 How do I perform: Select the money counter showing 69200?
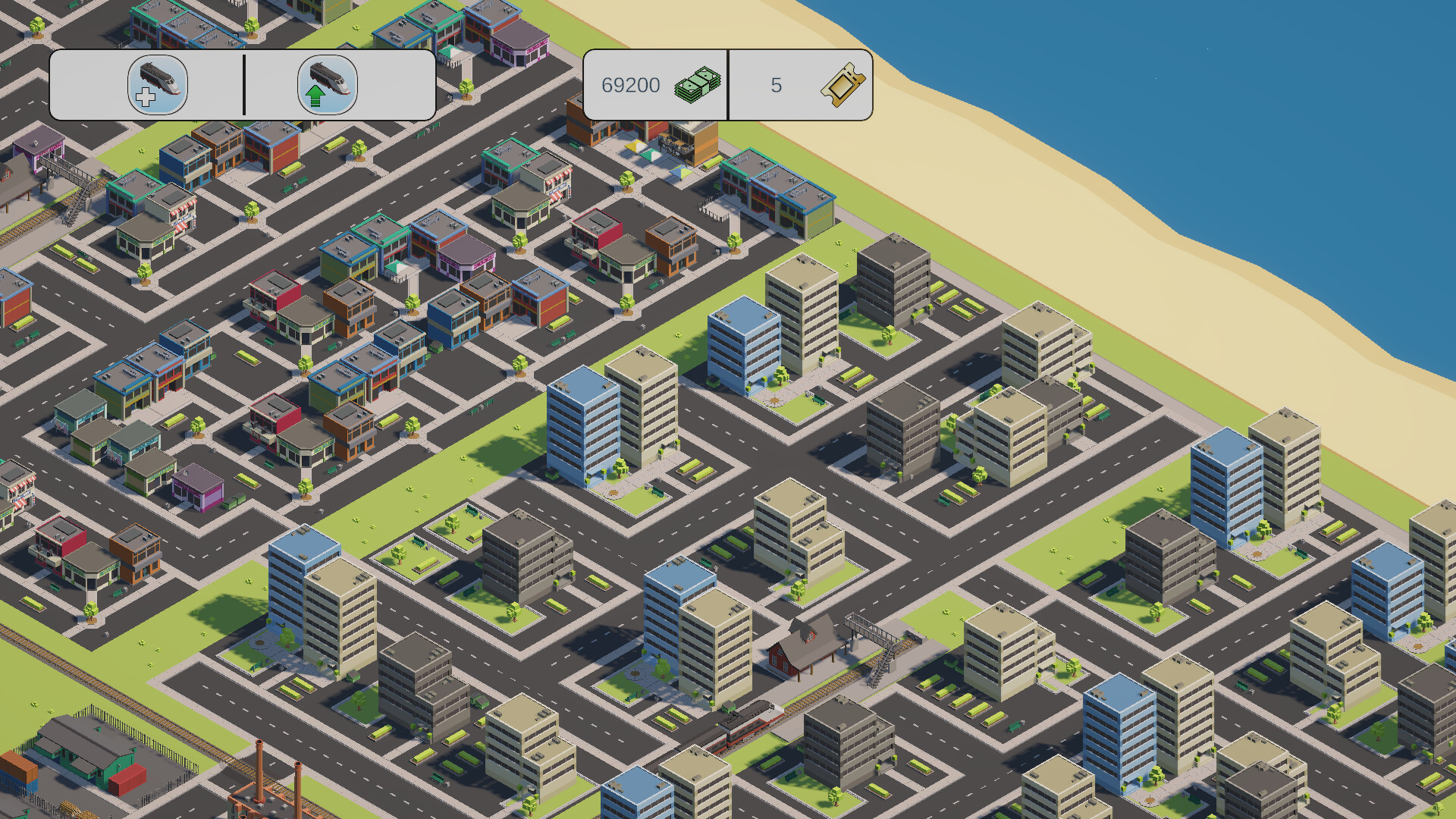point(630,85)
